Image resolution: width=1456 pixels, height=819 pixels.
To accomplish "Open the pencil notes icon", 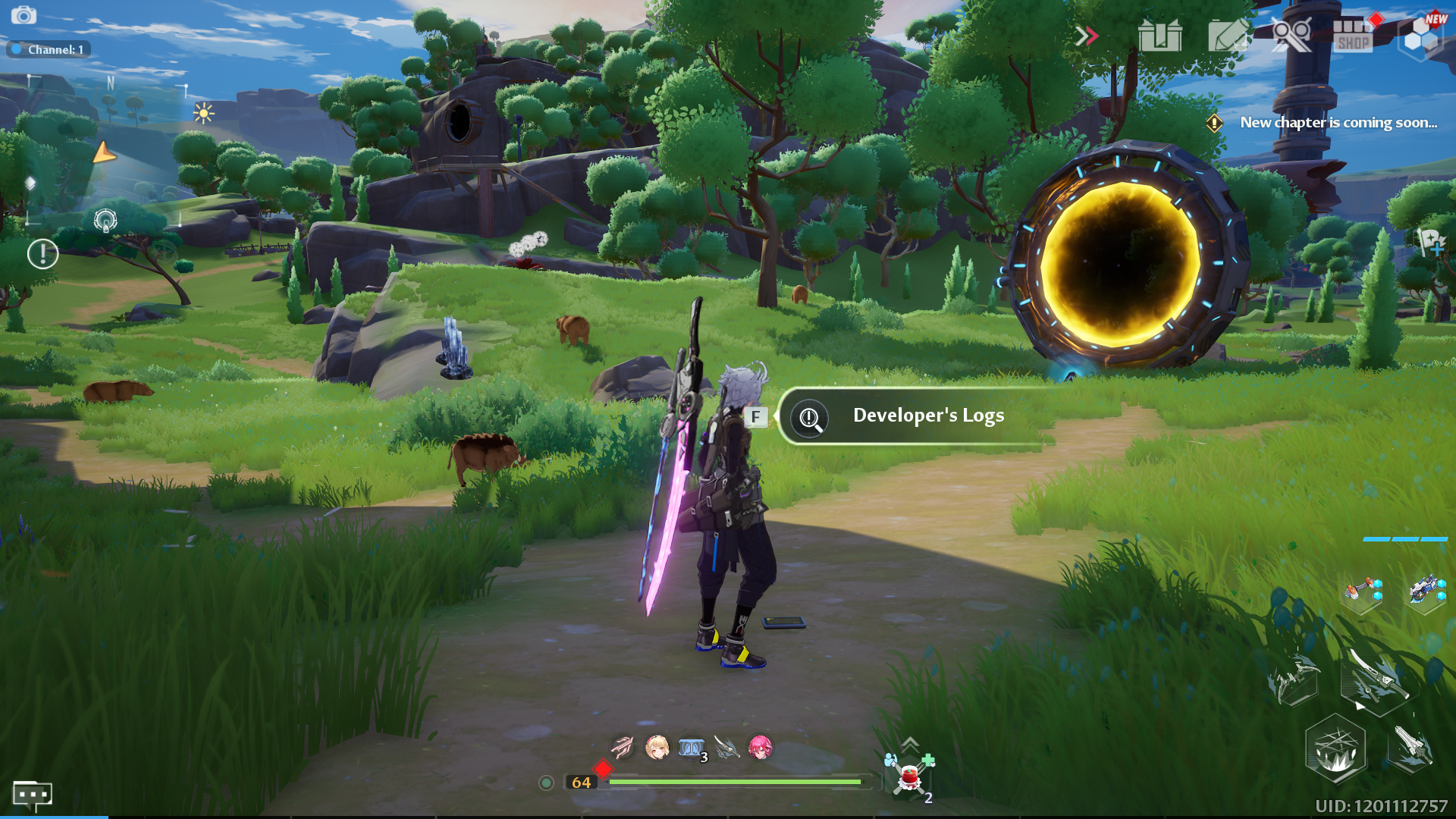I will point(1228,36).
